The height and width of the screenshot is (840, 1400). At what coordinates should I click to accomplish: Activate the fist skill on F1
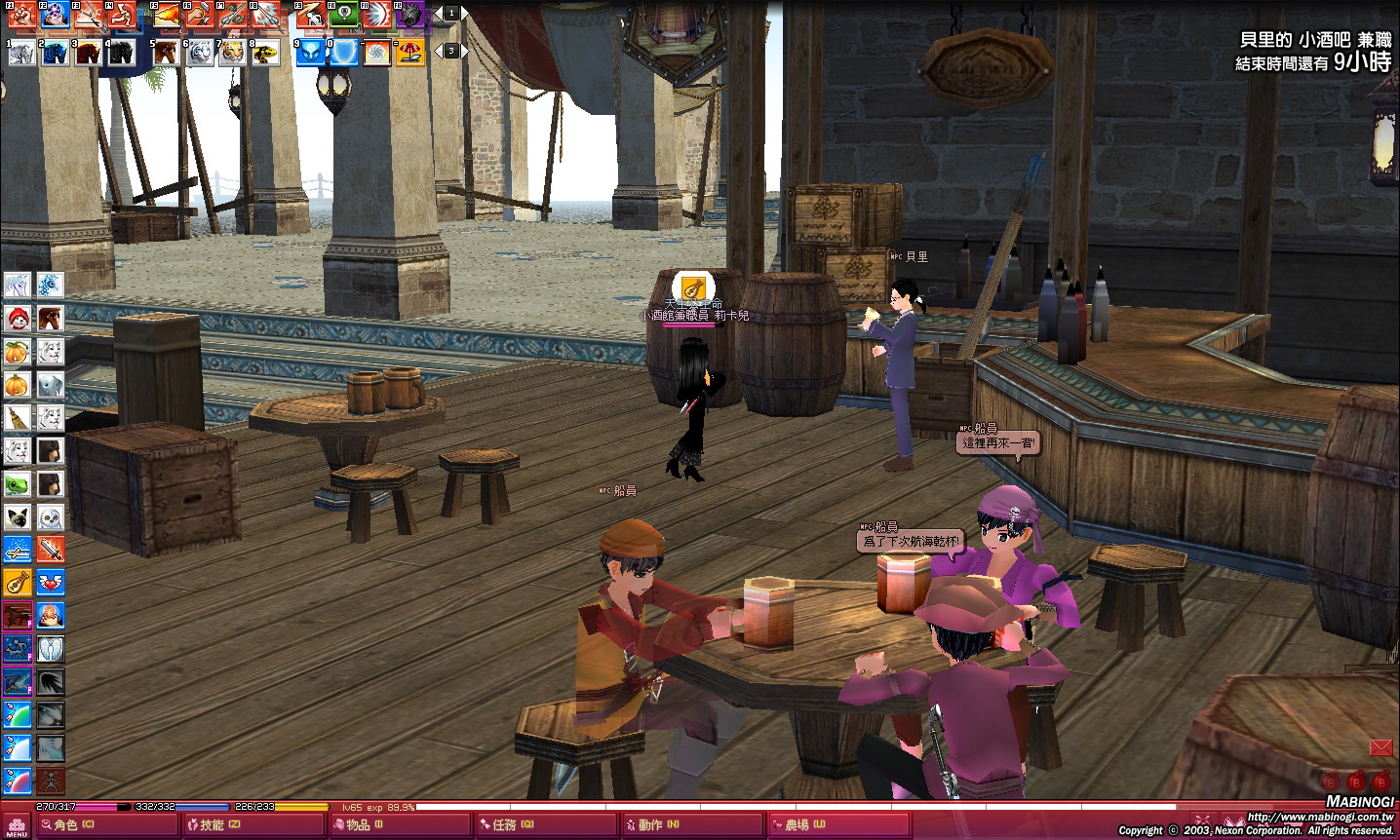pyautogui.click(x=22, y=15)
